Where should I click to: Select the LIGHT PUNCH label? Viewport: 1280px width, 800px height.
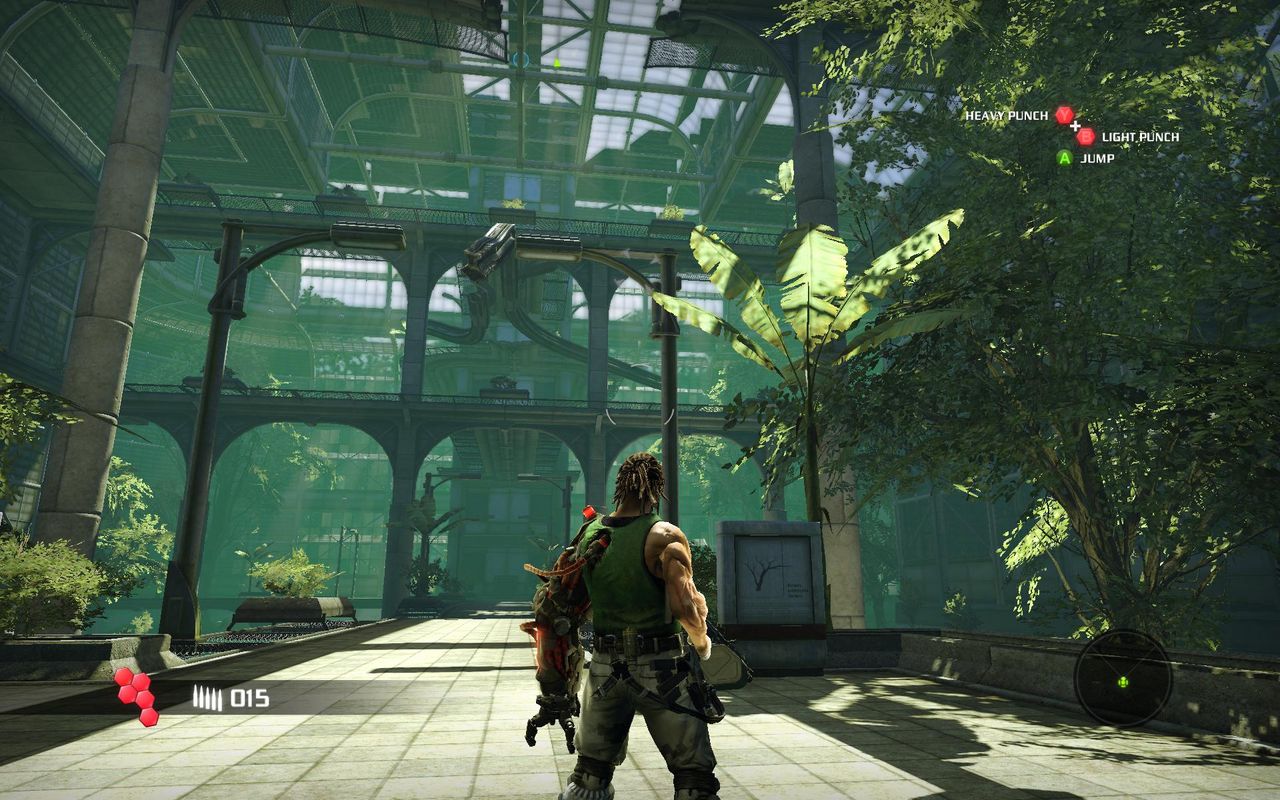click(1140, 137)
